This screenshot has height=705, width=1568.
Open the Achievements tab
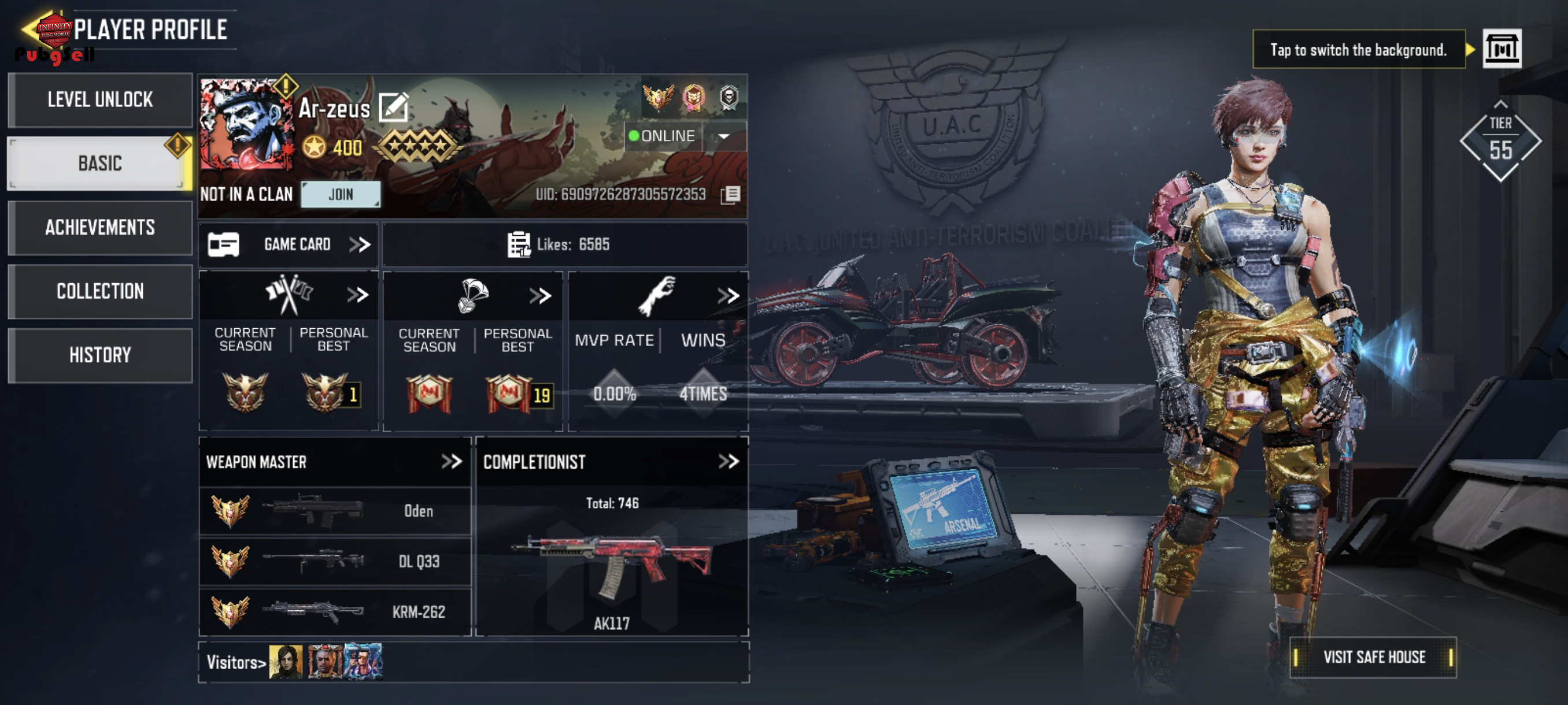101,228
